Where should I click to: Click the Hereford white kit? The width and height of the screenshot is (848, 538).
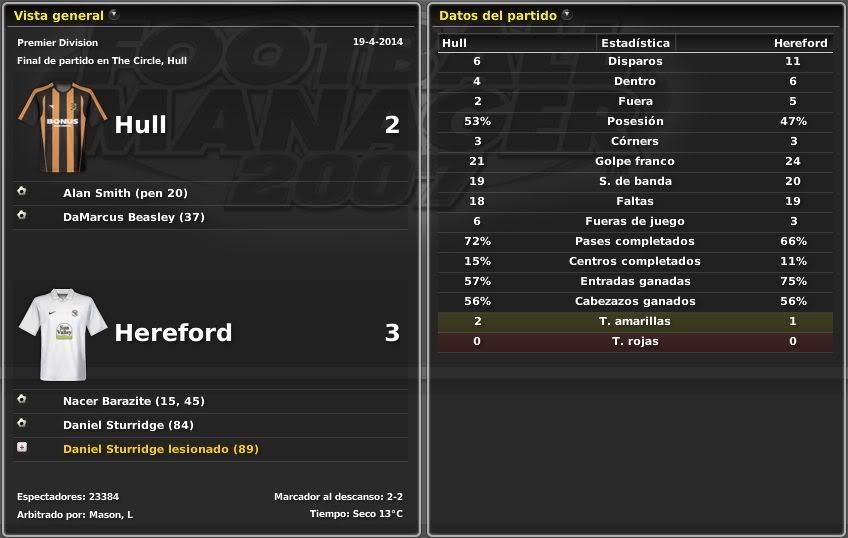tap(62, 335)
